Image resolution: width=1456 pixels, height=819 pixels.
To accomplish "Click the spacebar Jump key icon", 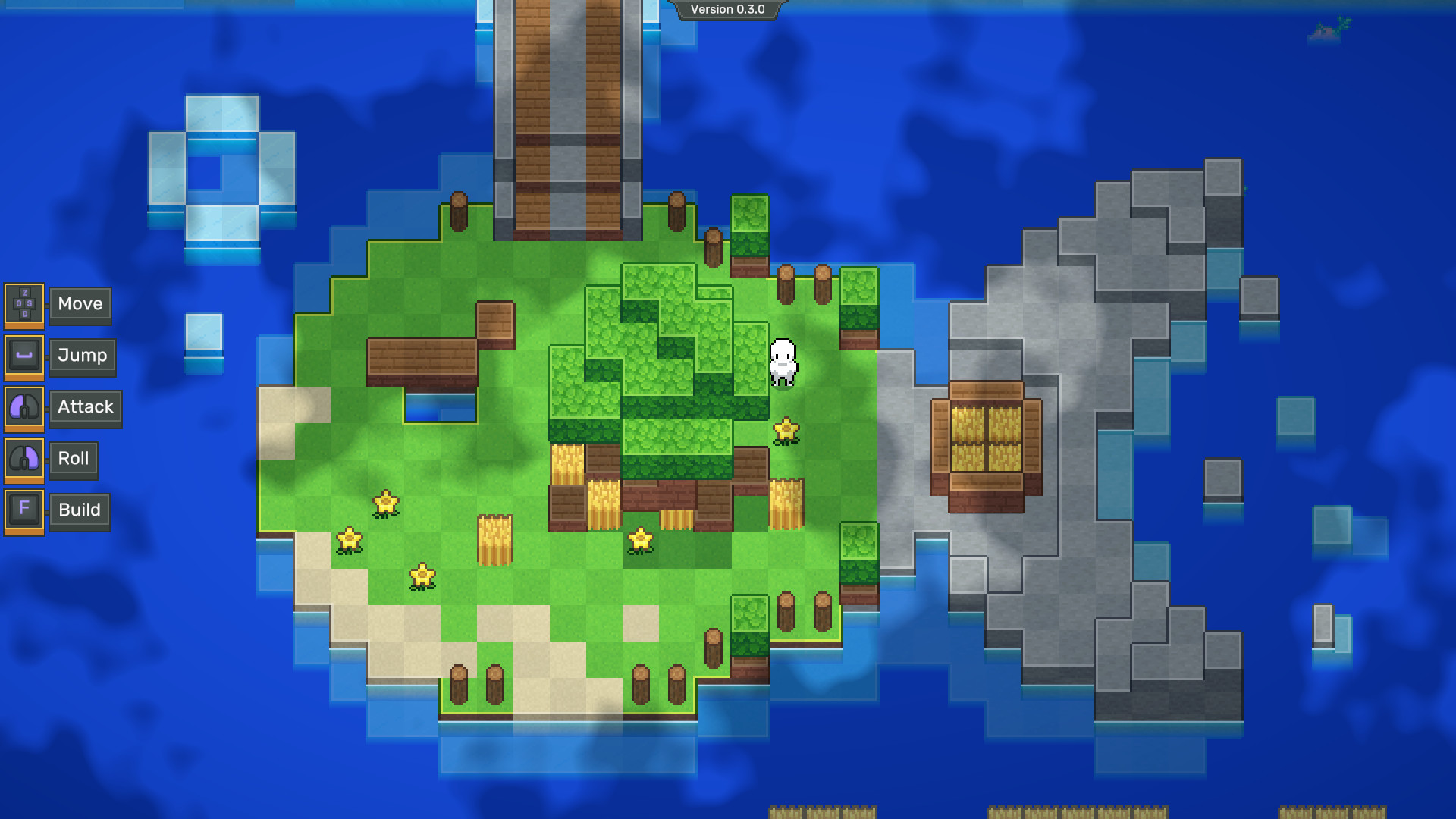I will [x=24, y=356].
